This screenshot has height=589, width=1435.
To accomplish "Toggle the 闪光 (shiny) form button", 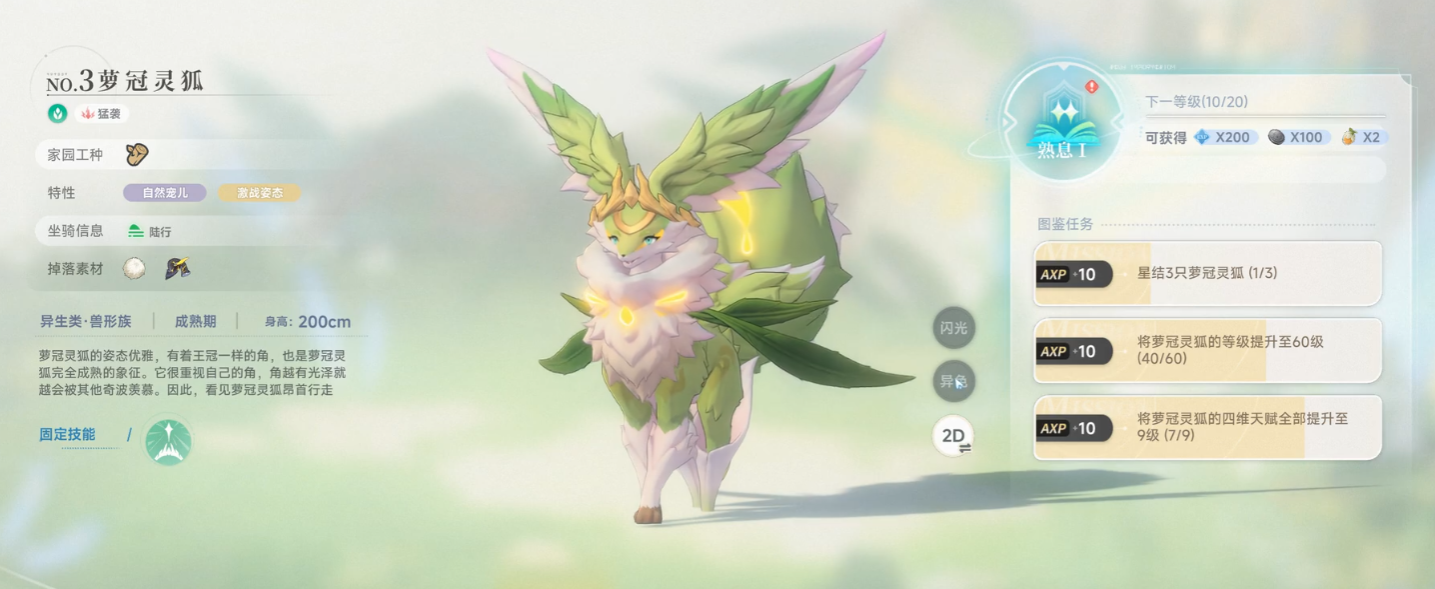I will pyautogui.click(x=953, y=328).
